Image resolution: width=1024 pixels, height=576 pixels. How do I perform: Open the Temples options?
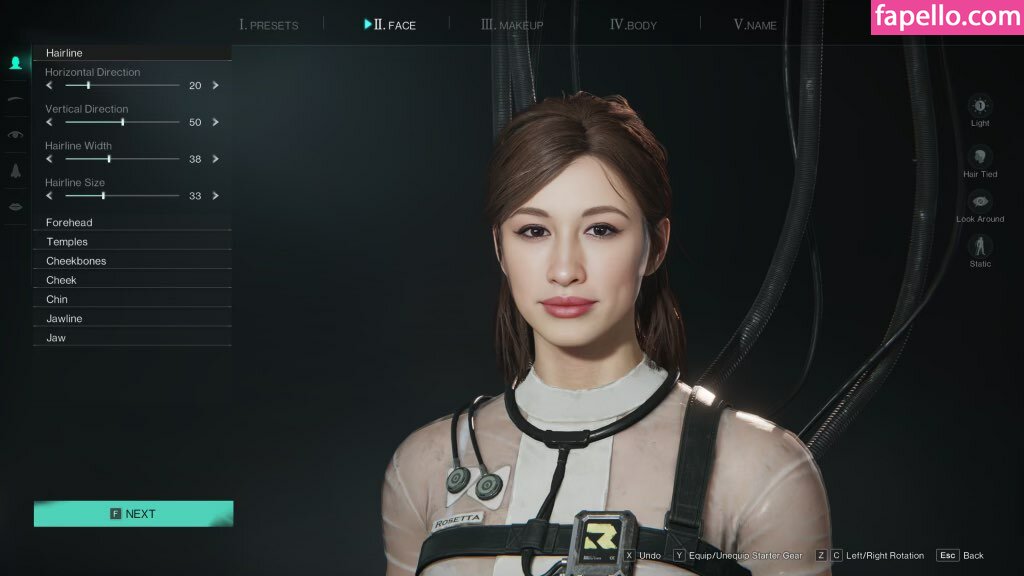click(67, 242)
